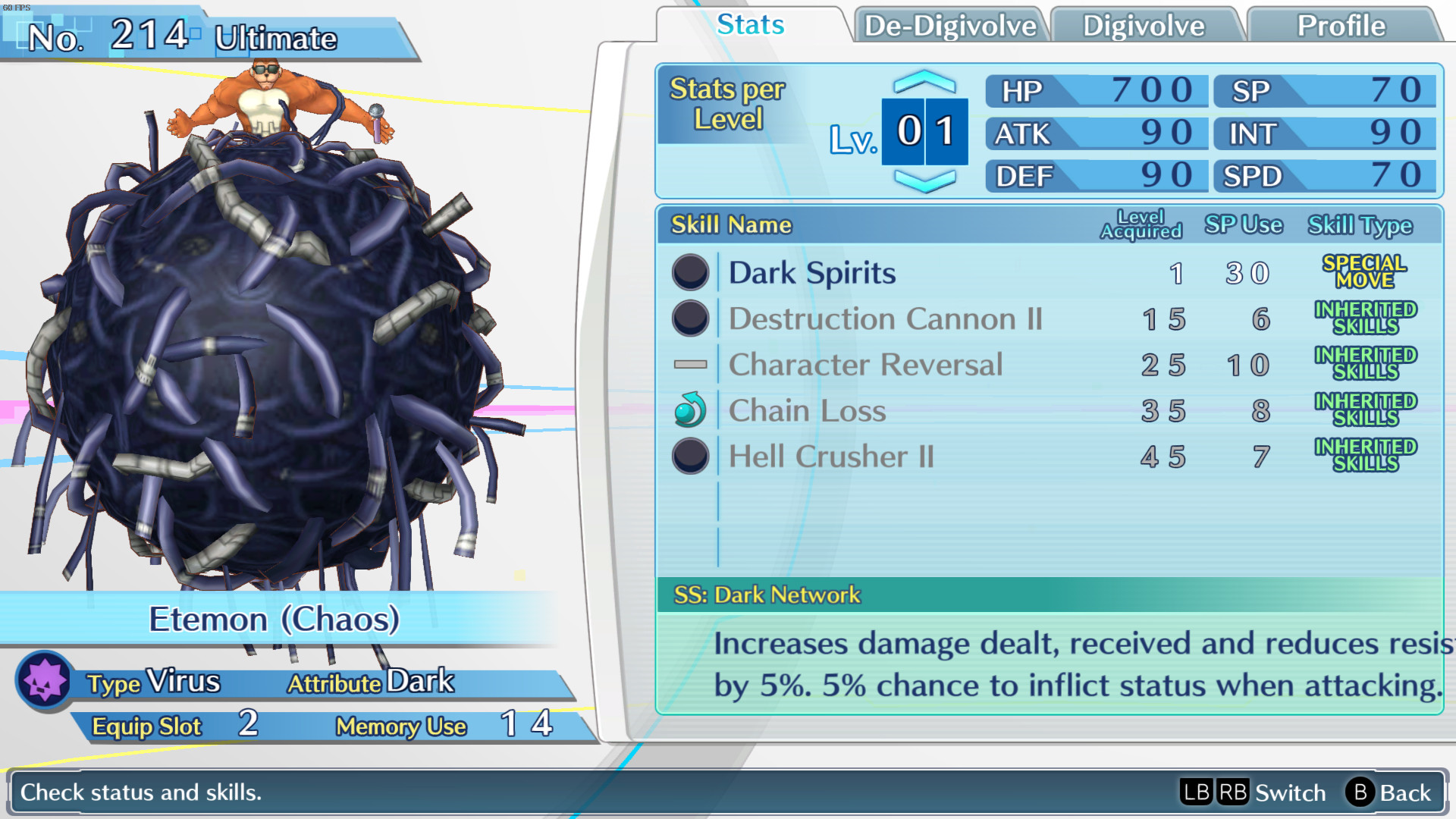Select the Dark Spirits skill element icon
Screen dimensions: 1456x819
pos(689,272)
